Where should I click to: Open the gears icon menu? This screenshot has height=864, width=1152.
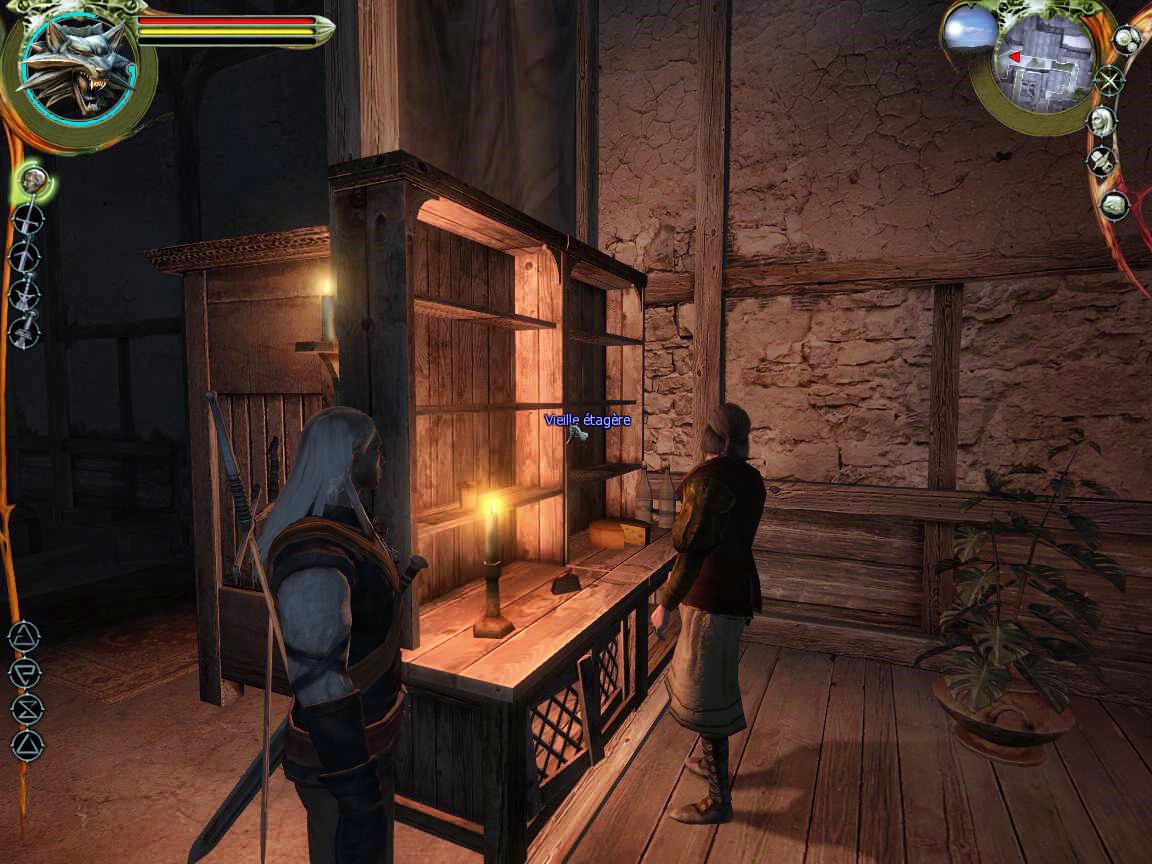[x=1127, y=40]
